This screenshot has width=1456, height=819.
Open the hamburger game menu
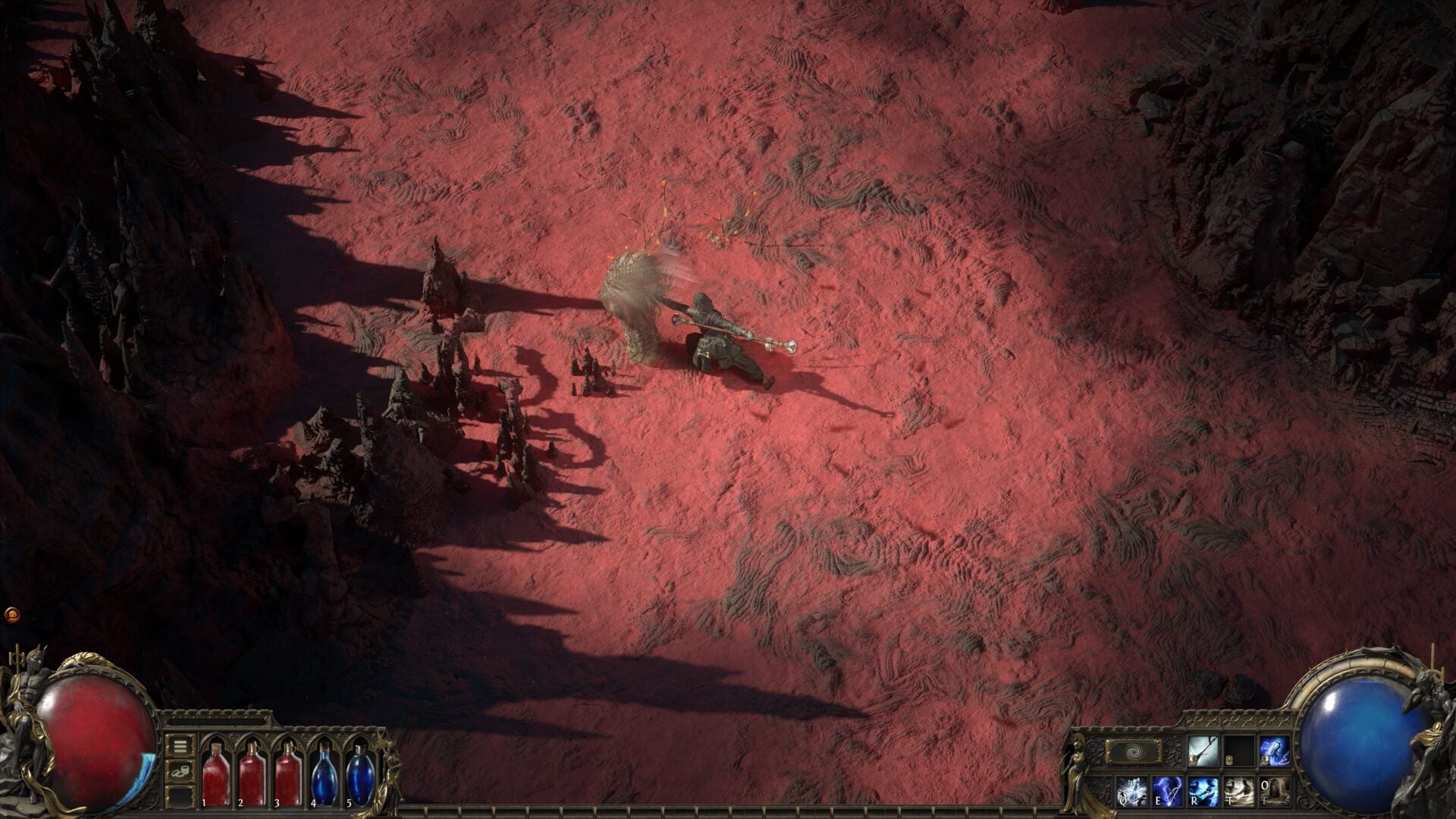180,746
